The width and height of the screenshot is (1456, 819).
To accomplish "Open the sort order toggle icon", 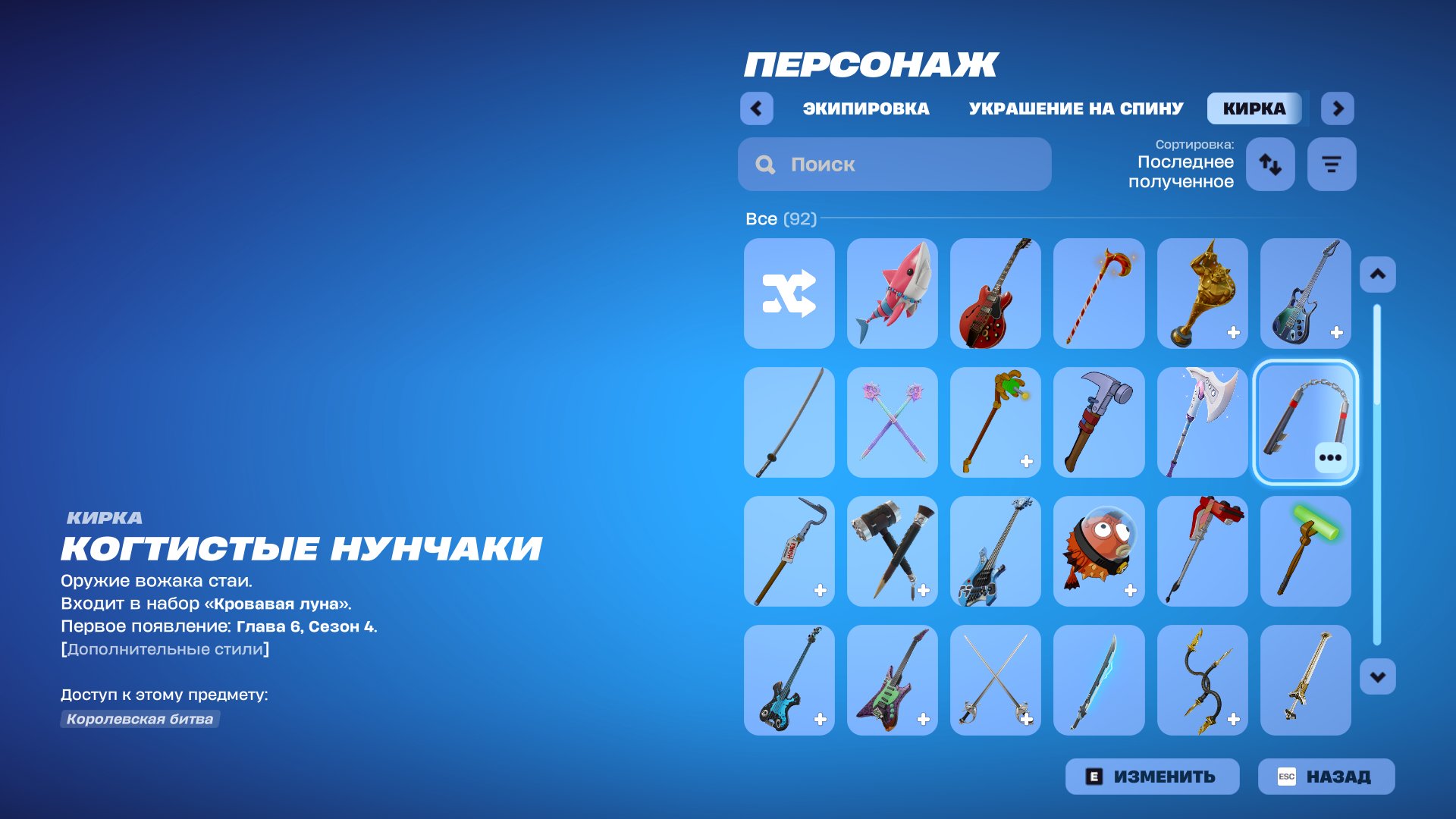I will (x=1270, y=164).
